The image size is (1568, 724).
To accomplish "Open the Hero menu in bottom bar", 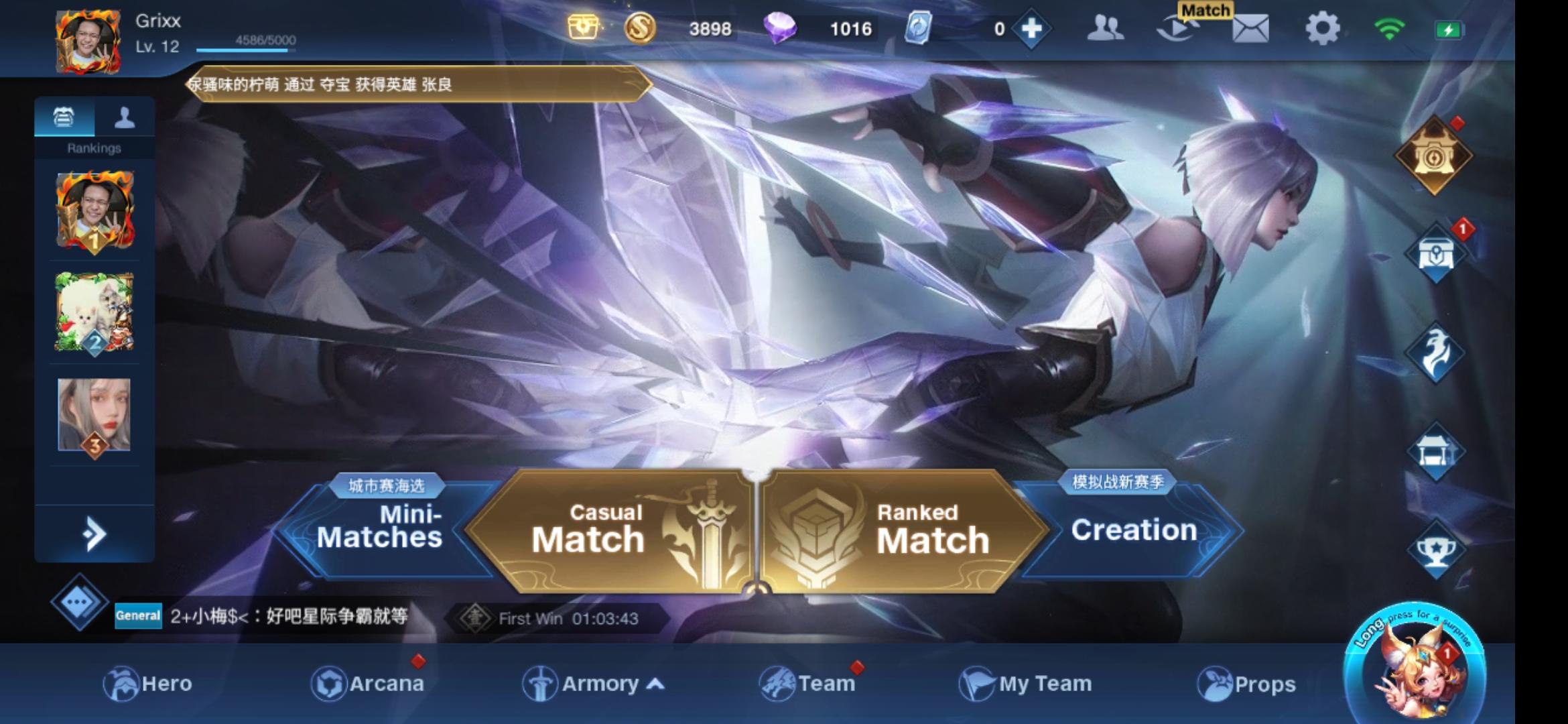I will click(x=149, y=684).
